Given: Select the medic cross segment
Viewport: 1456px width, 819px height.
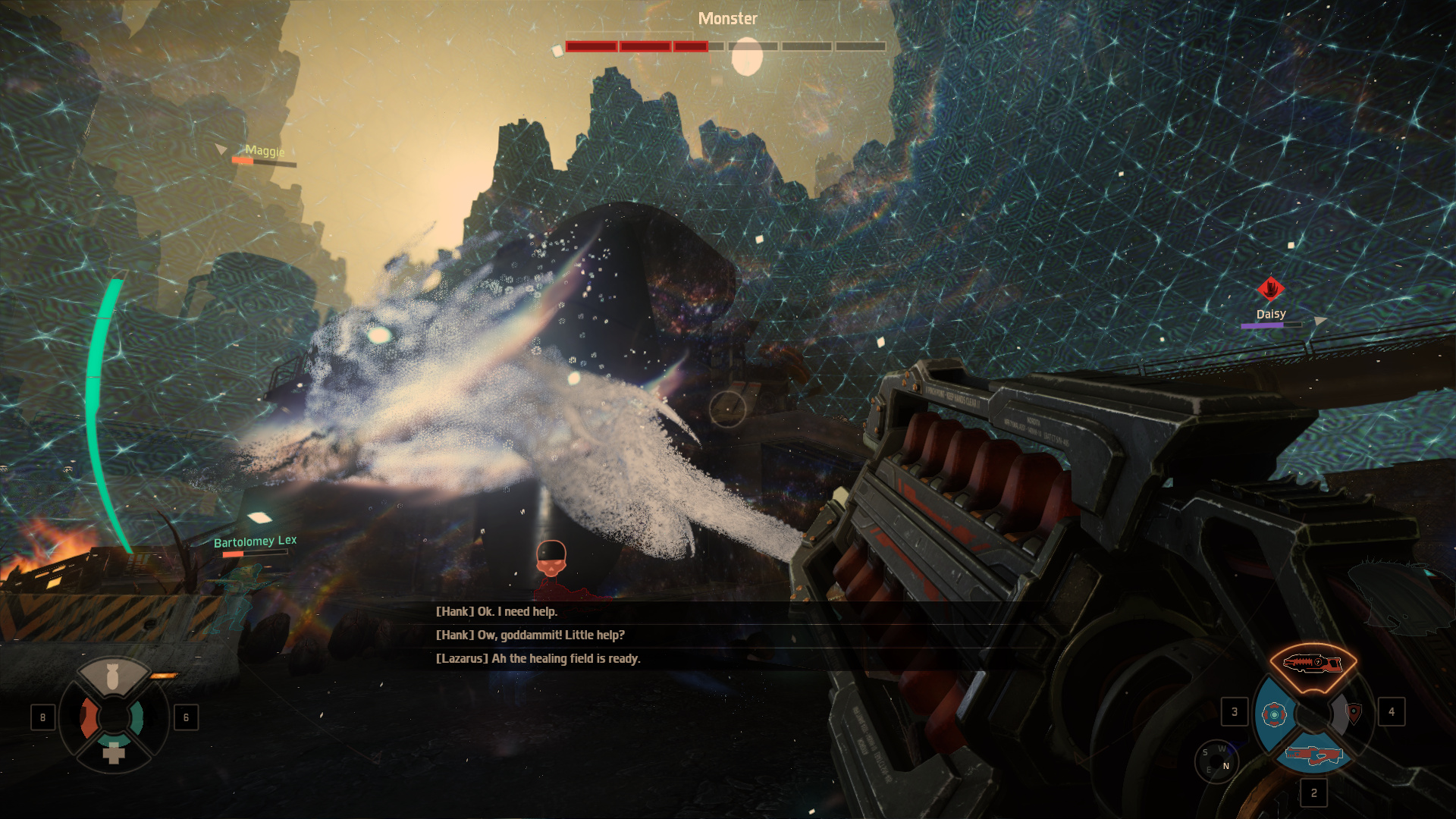Looking at the screenshot, I should [114, 752].
